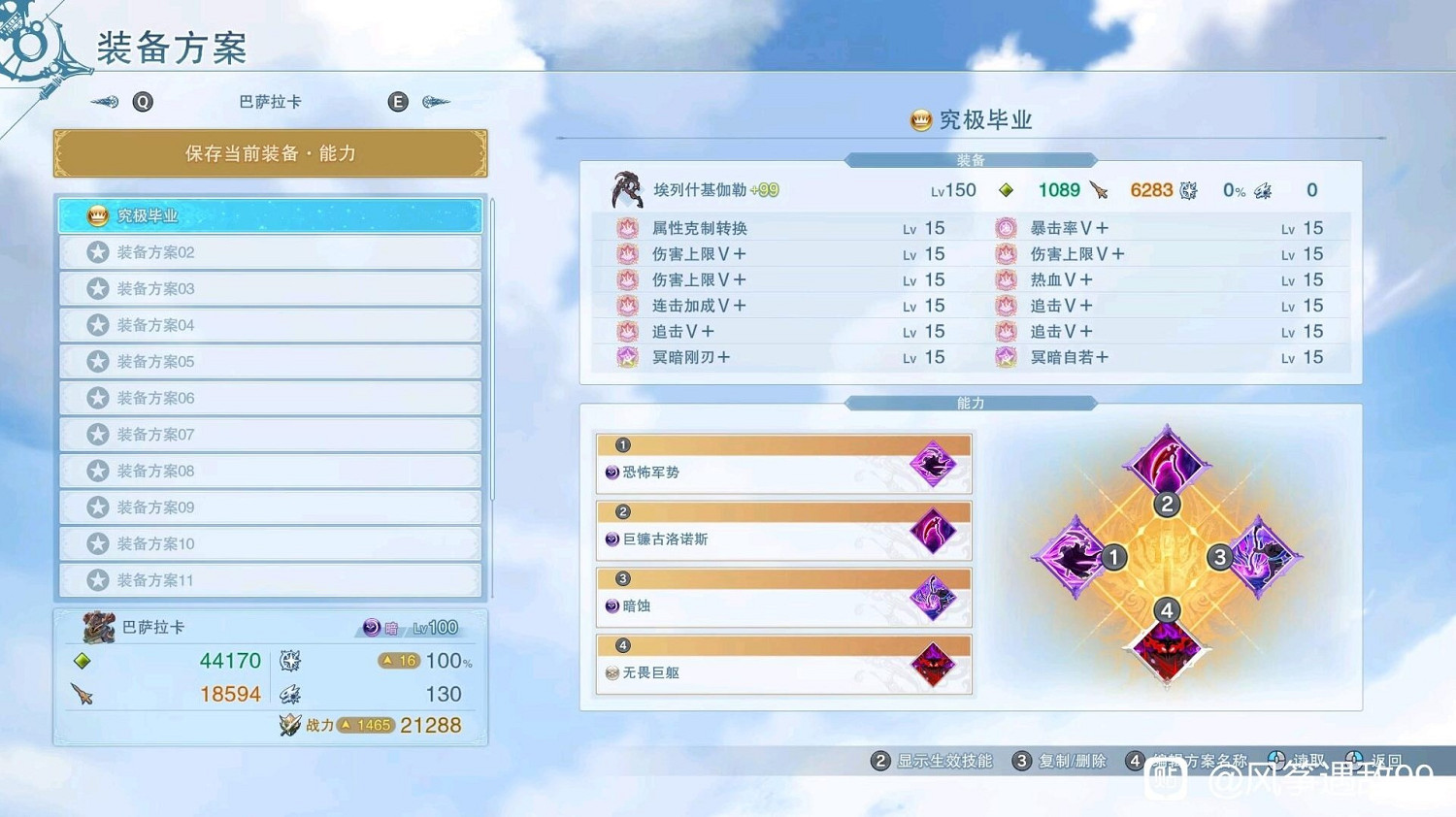Click the Q character-switch icon beside 巴萨拉卡
Viewport: 1456px width, 817px height.
143,101
